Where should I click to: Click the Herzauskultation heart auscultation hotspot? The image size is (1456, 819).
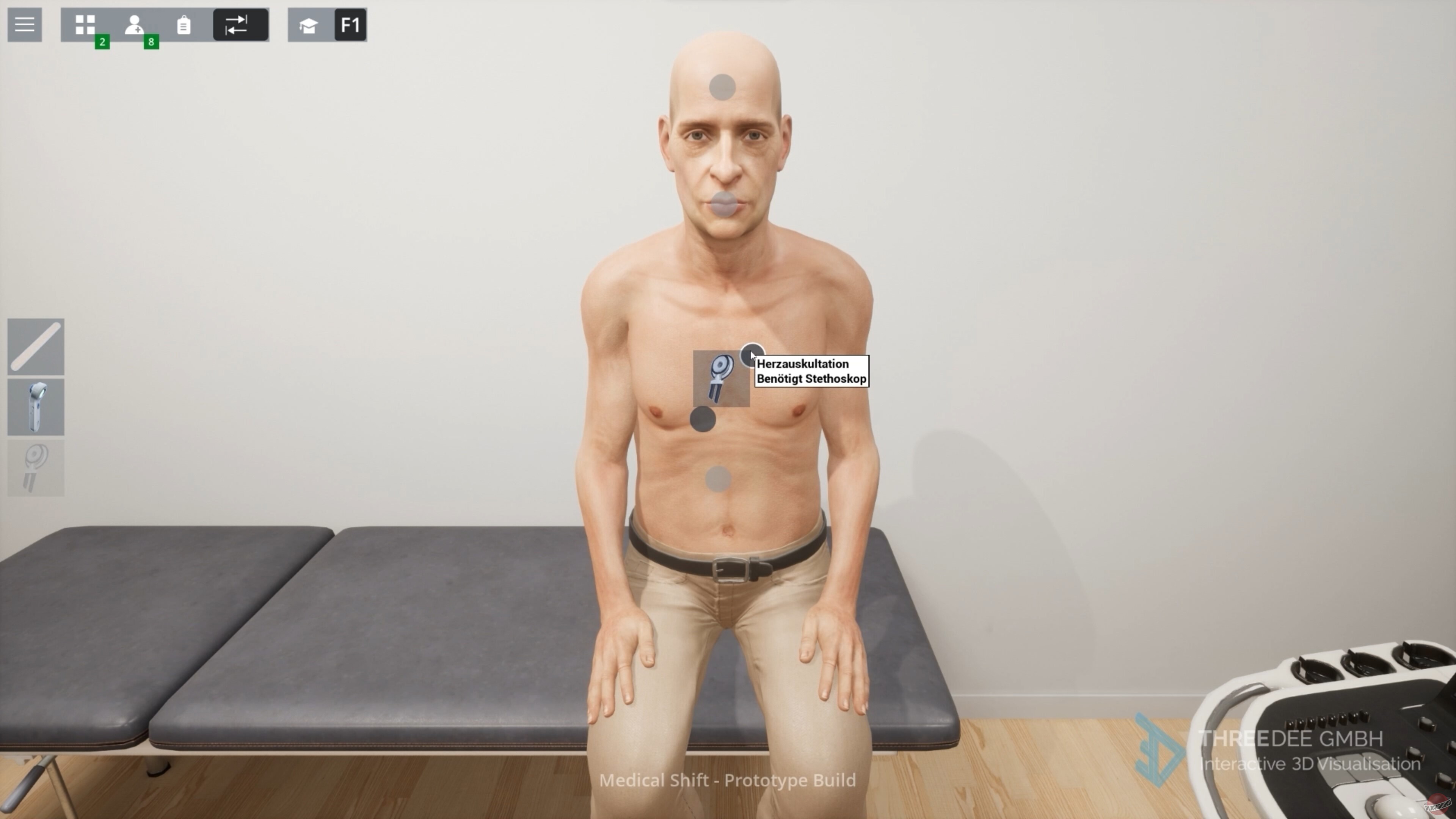click(x=753, y=355)
